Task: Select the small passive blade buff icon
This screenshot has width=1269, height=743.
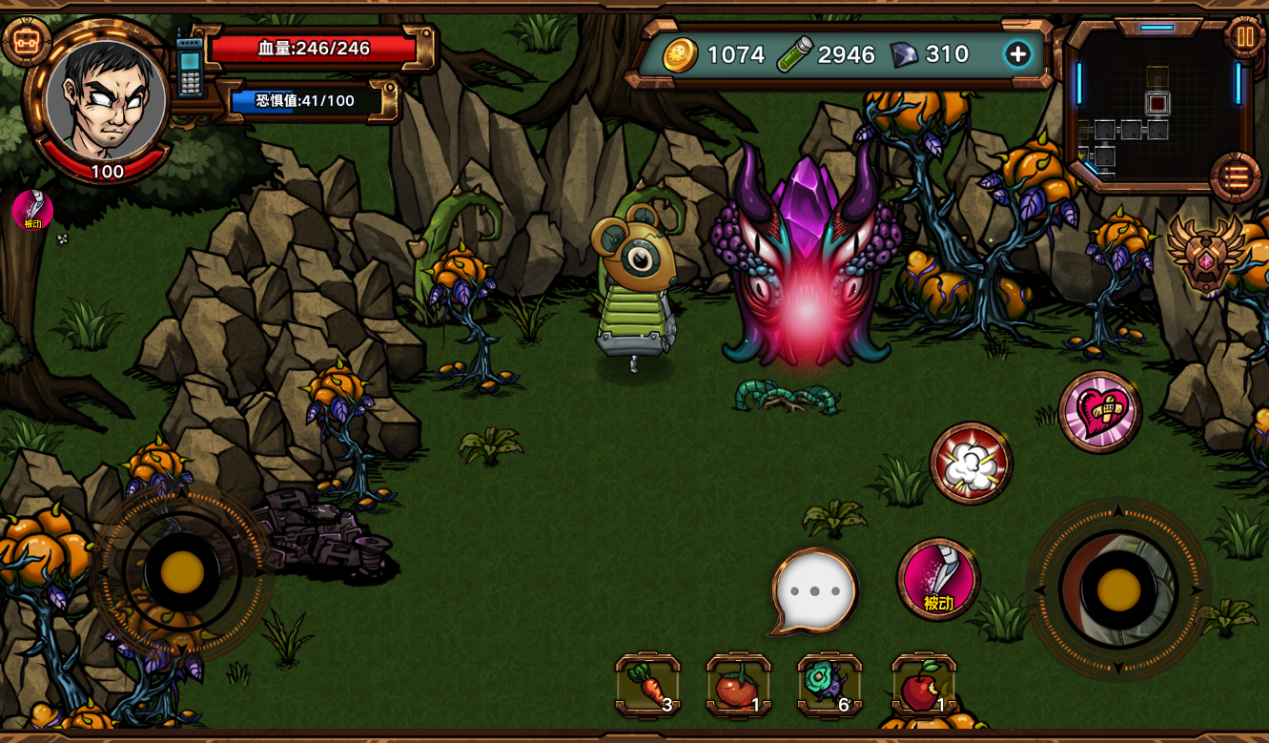Action: click(33, 210)
